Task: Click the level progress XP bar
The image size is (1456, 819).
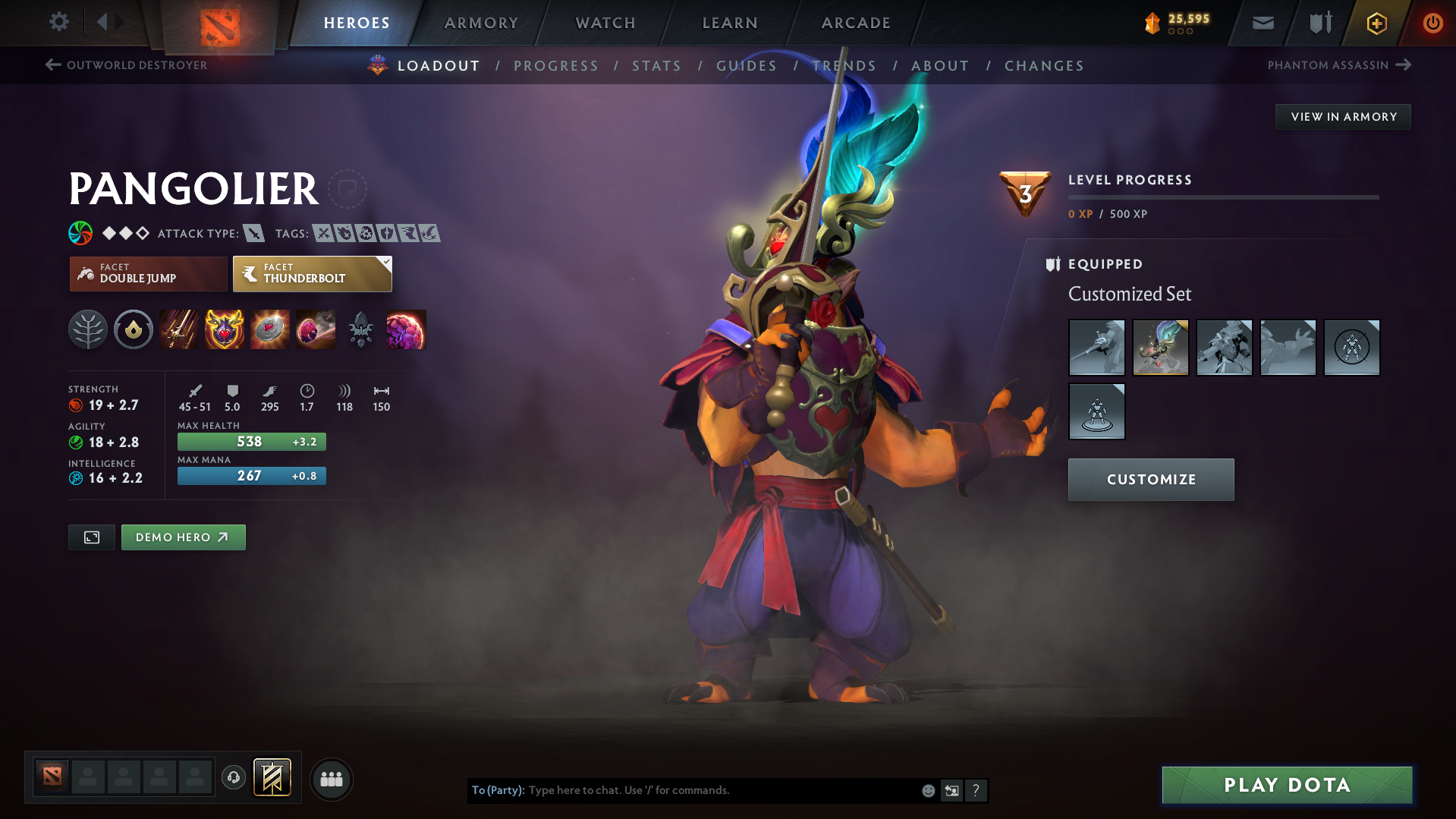Action: pos(1223,197)
